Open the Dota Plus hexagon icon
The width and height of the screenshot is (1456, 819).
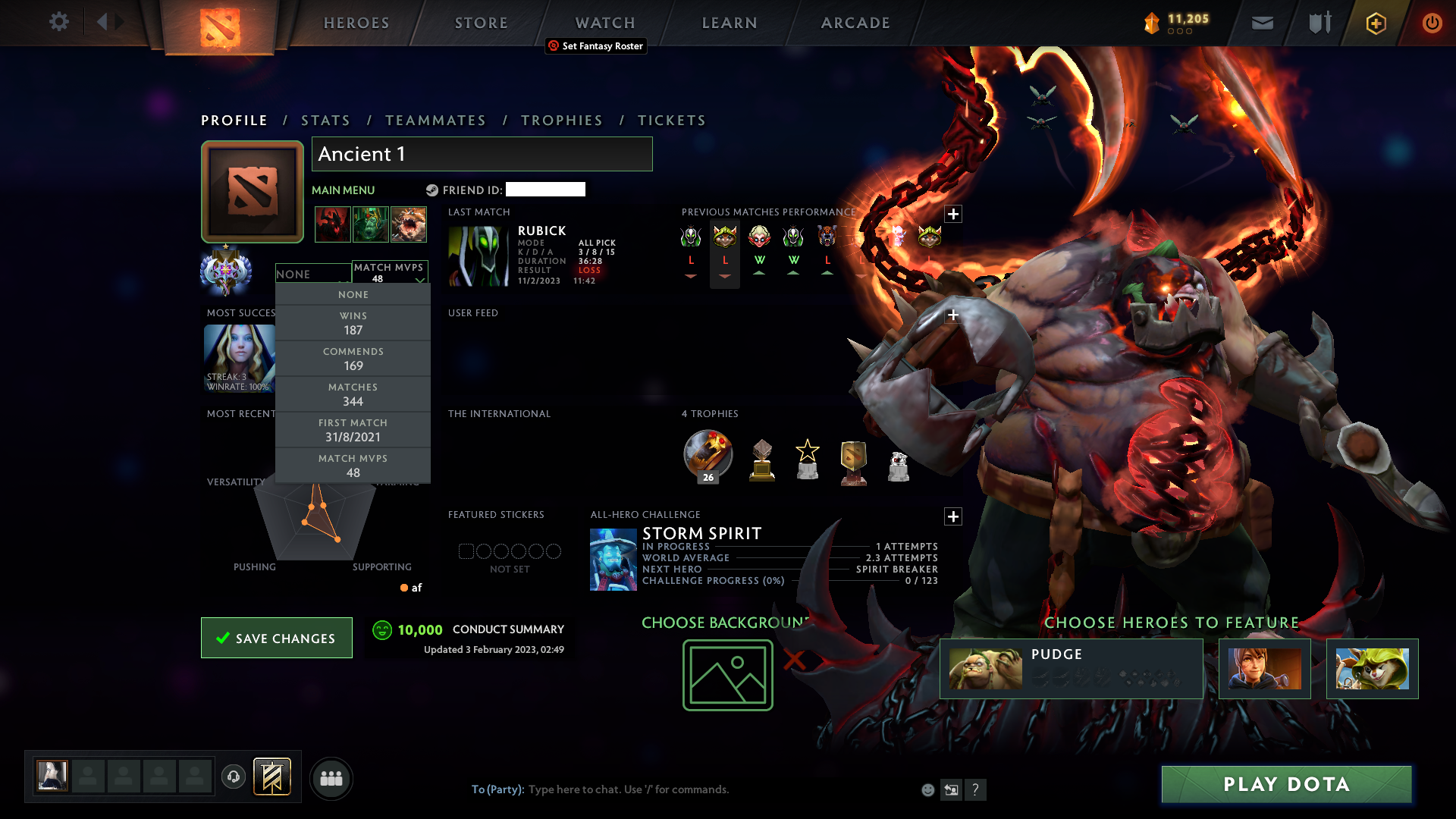pyautogui.click(x=1375, y=23)
